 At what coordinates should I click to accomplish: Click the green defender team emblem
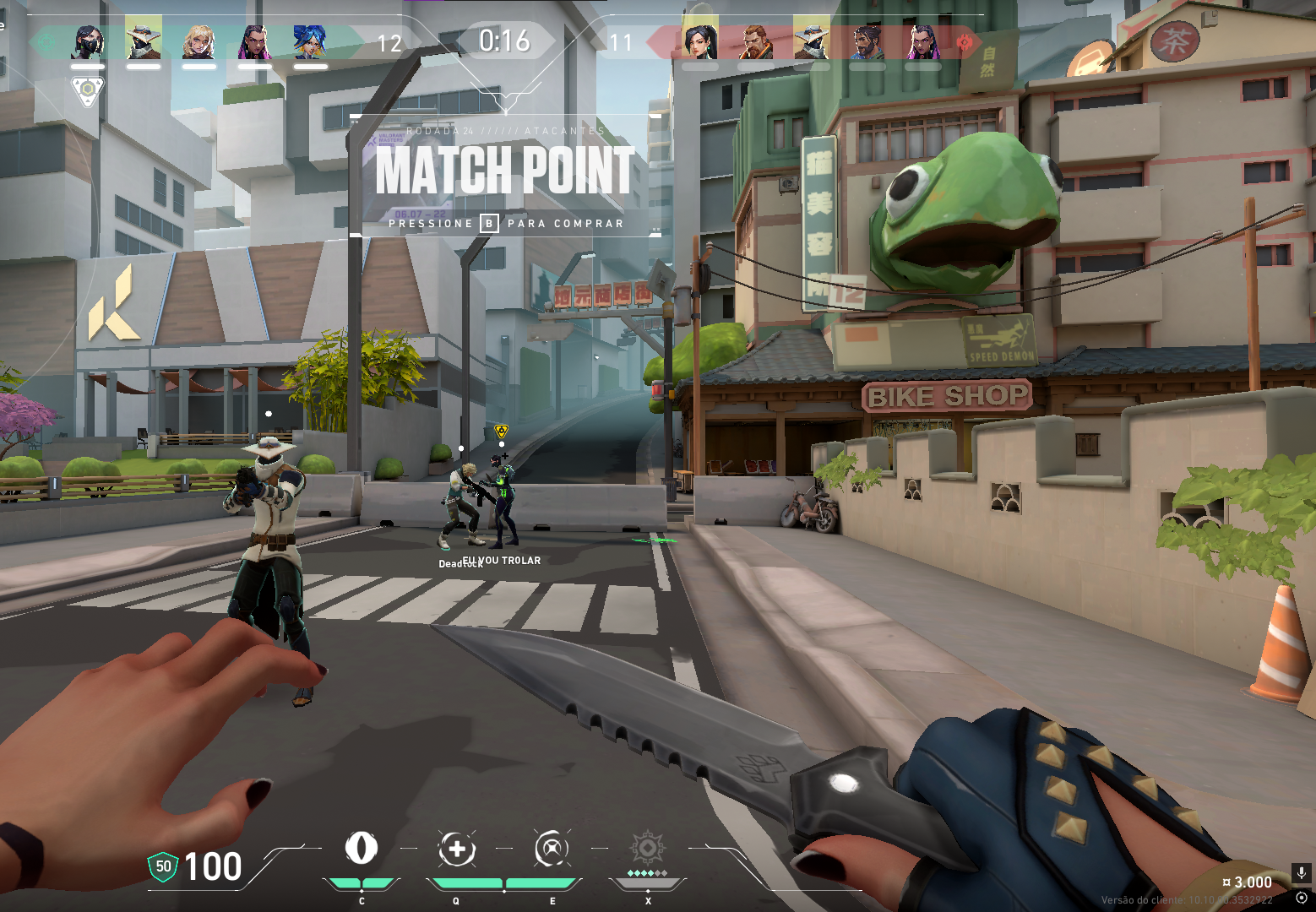[46, 41]
